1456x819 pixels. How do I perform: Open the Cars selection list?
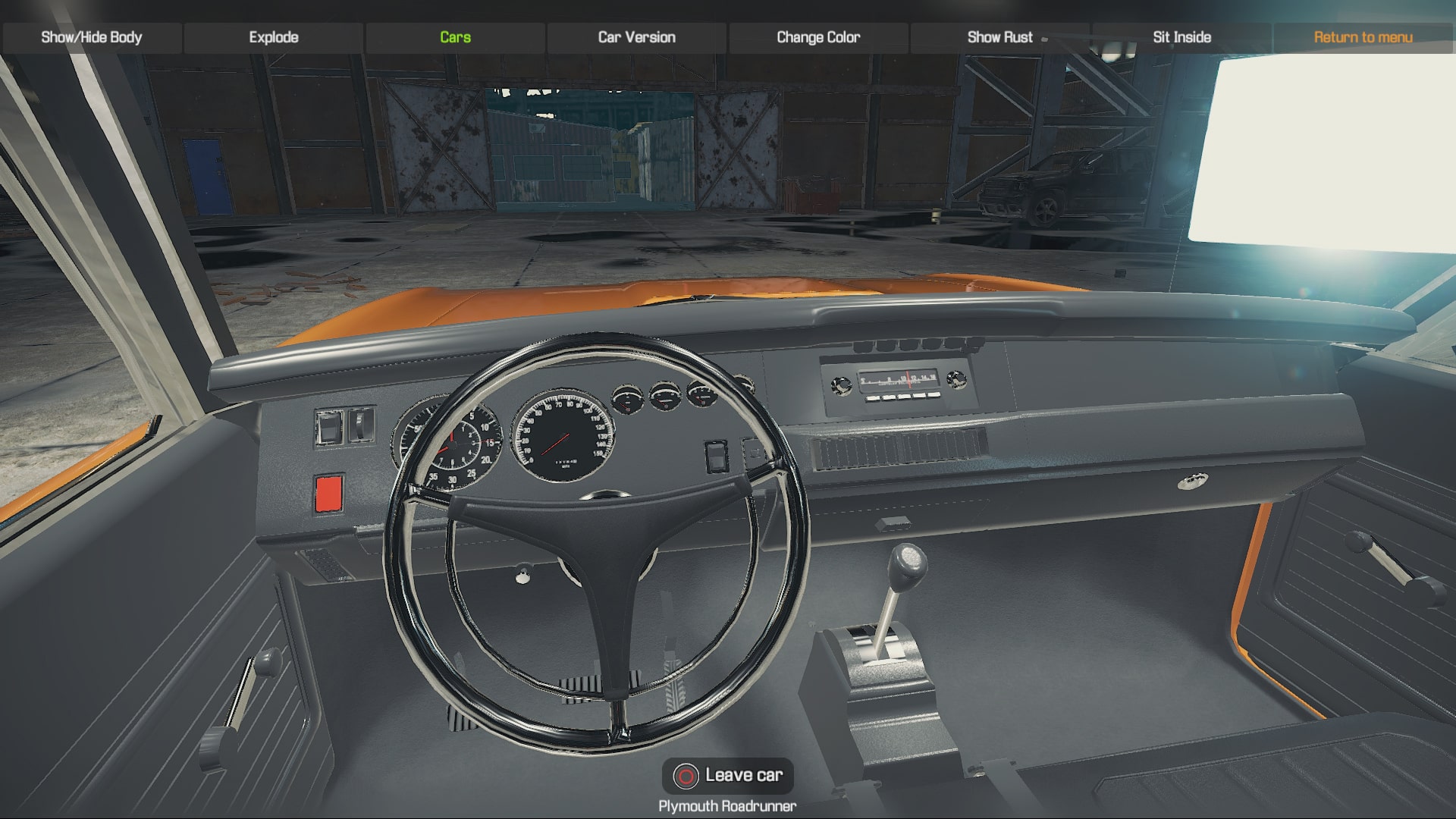(453, 36)
